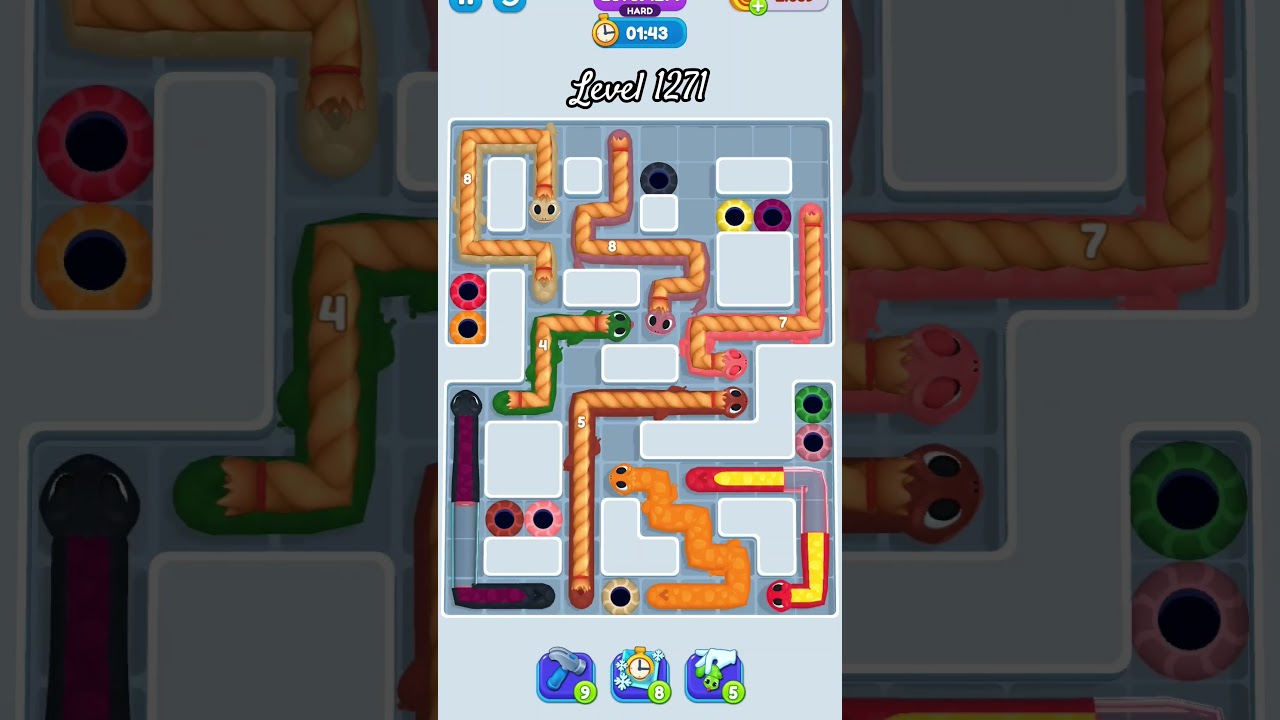Tap the stopwatch timer showing 01:43

[x=638, y=32]
